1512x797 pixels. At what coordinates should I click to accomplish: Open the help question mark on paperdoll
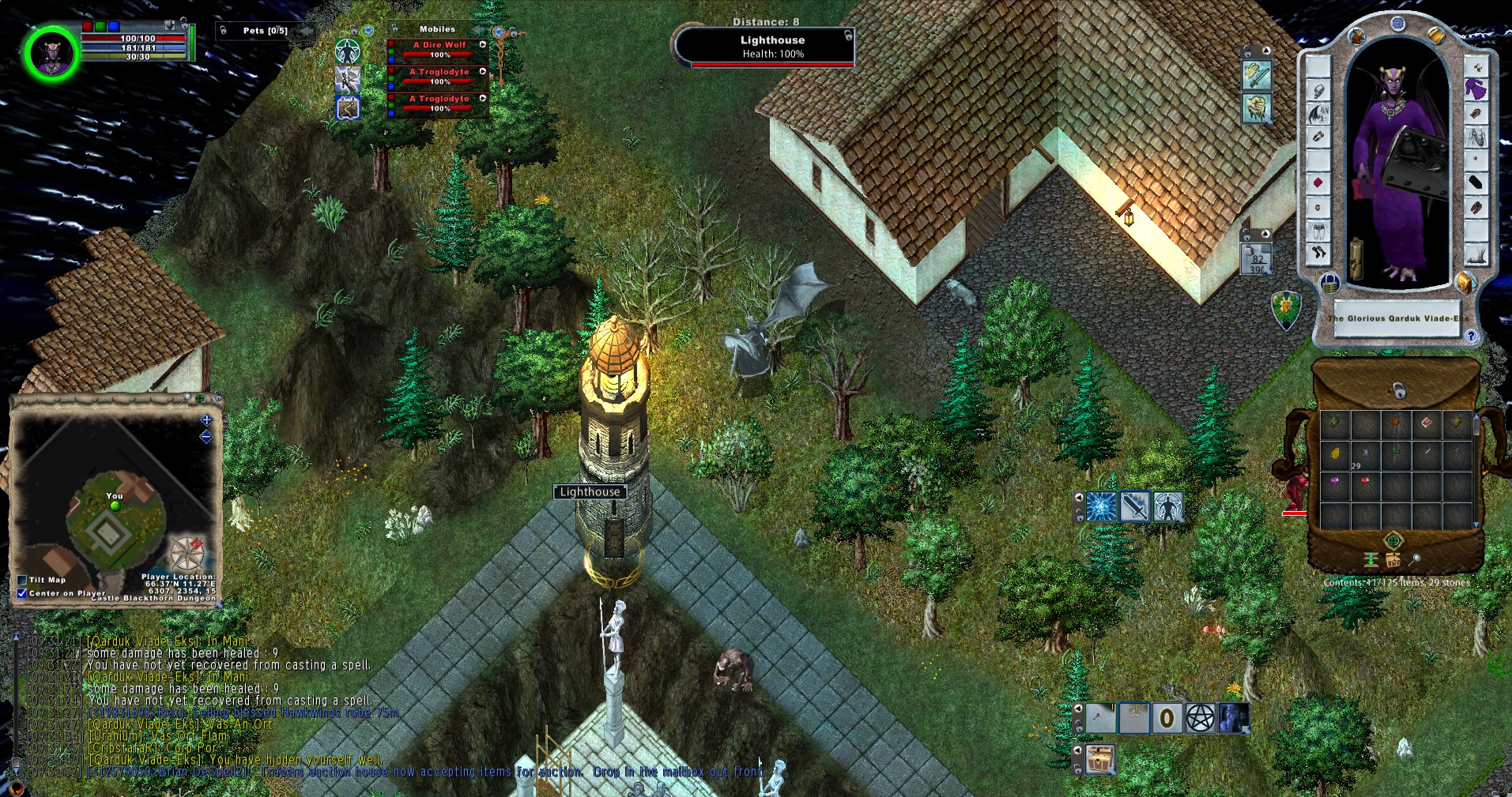click(x=1471, y=336)
